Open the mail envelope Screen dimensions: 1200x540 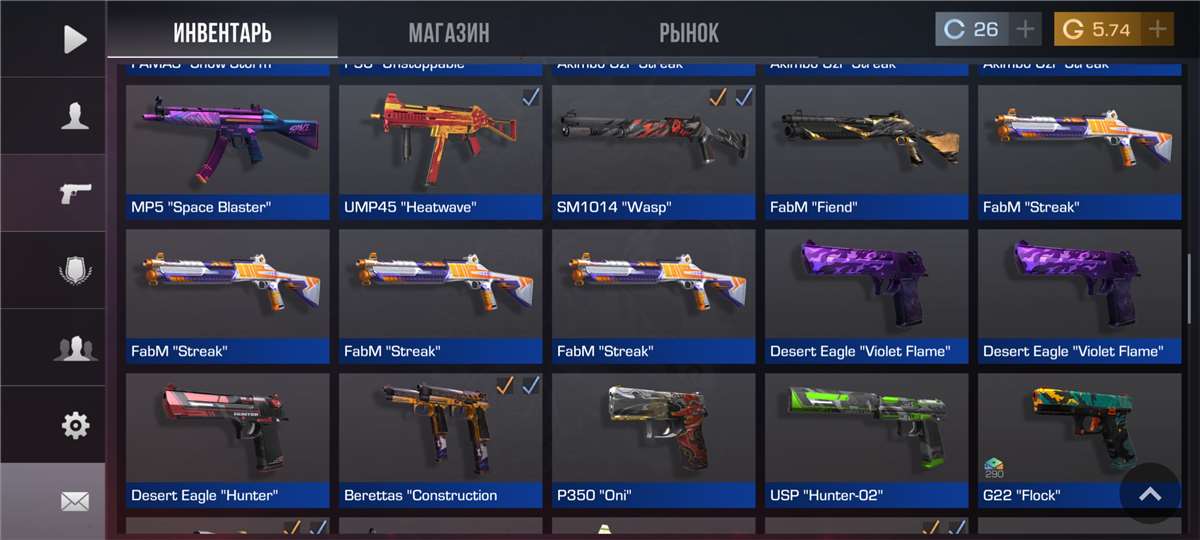coord(75,500)
